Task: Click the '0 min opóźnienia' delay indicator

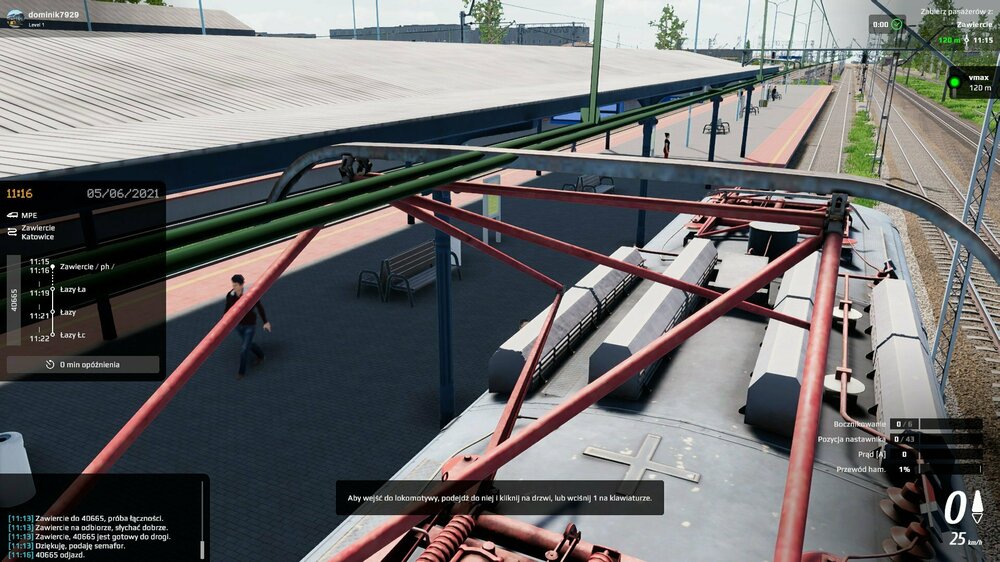Action: (83, 365)
